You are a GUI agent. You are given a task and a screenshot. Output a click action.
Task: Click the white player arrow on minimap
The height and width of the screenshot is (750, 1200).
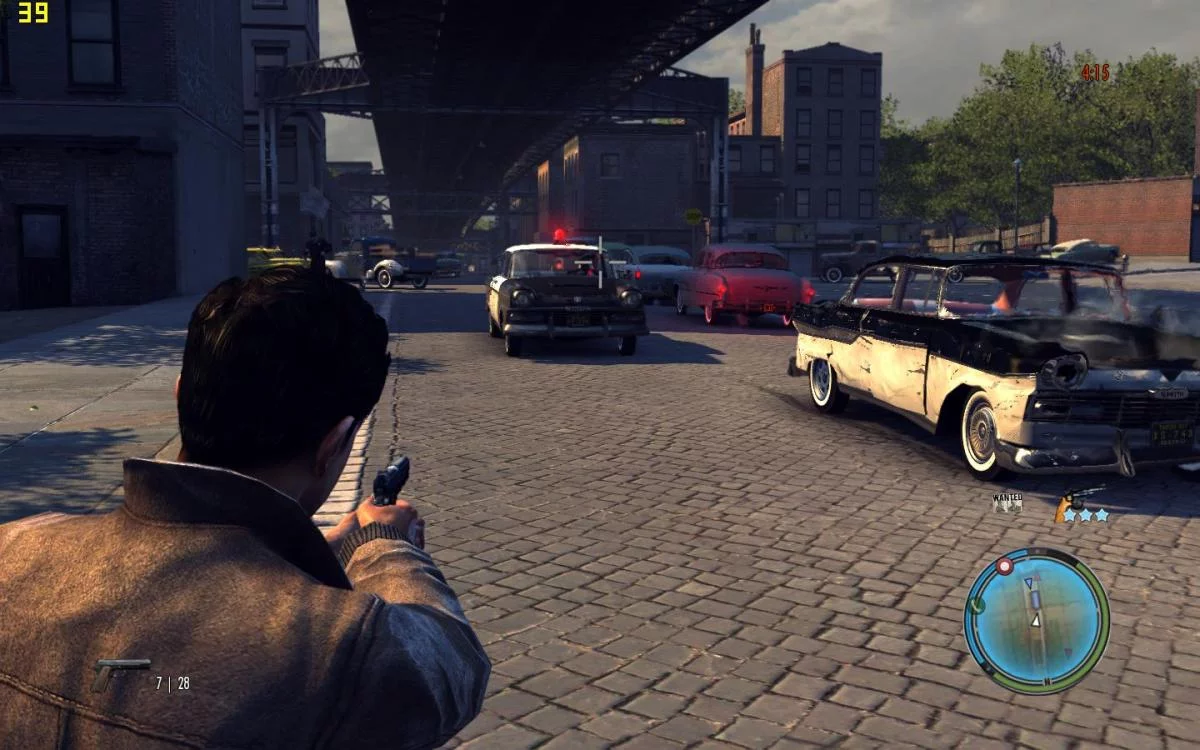click(x=1036, y=621)
